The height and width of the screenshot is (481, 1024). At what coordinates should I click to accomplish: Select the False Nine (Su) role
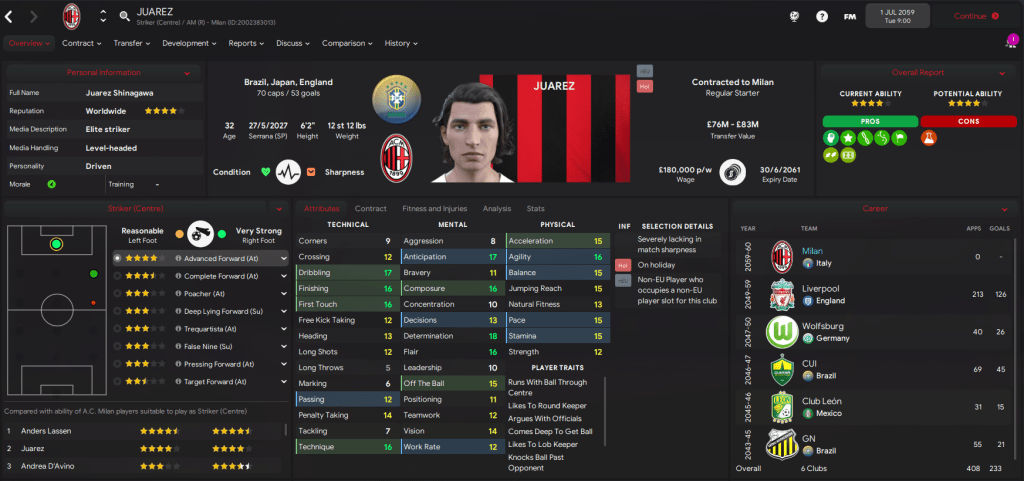tap(209, 346)
